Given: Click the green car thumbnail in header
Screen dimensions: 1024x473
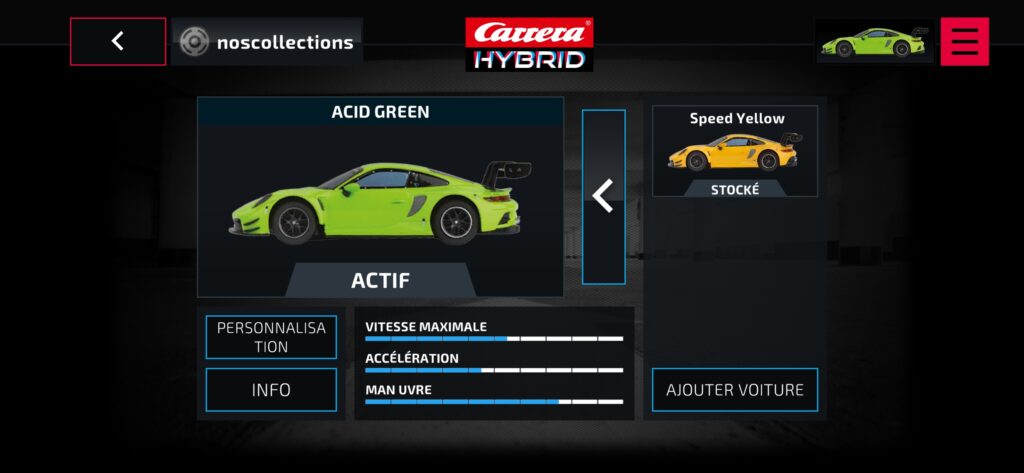Looking at the screenshot, I should point(874,42).
